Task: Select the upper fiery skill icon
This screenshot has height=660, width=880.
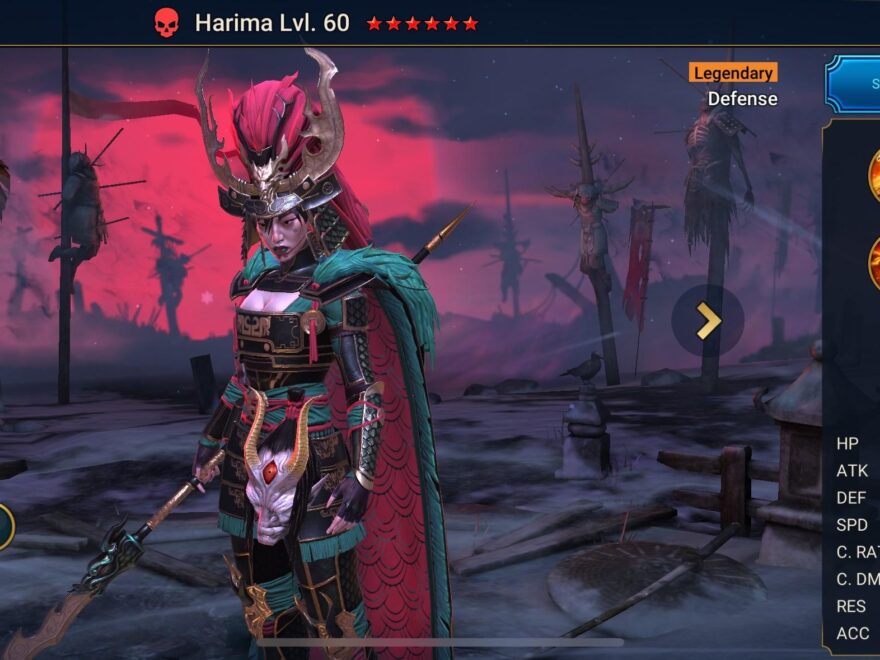Action: [x=873, y=172]
